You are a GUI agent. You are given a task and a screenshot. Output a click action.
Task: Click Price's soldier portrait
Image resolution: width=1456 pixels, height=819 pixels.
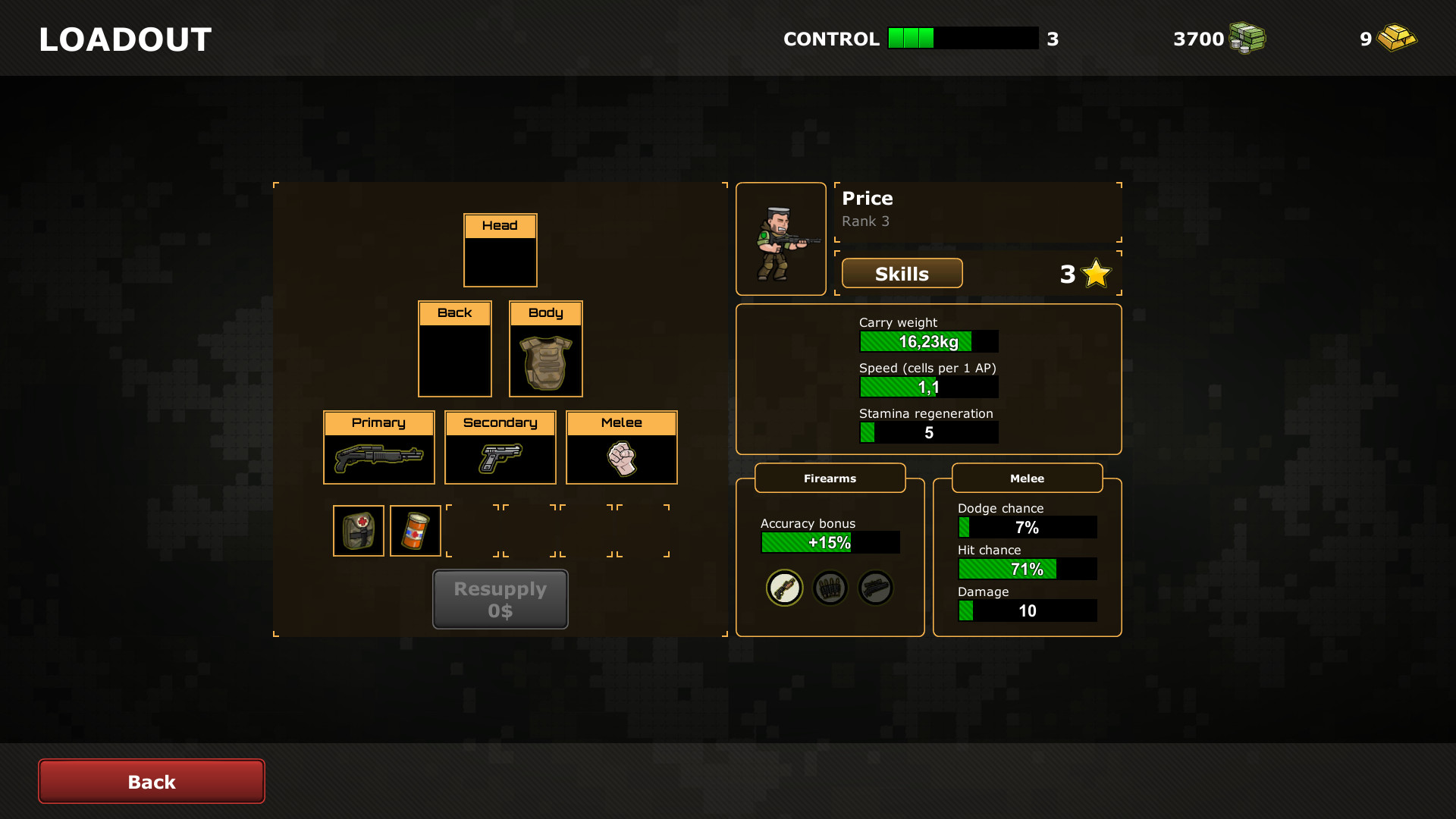pos(781,238)
